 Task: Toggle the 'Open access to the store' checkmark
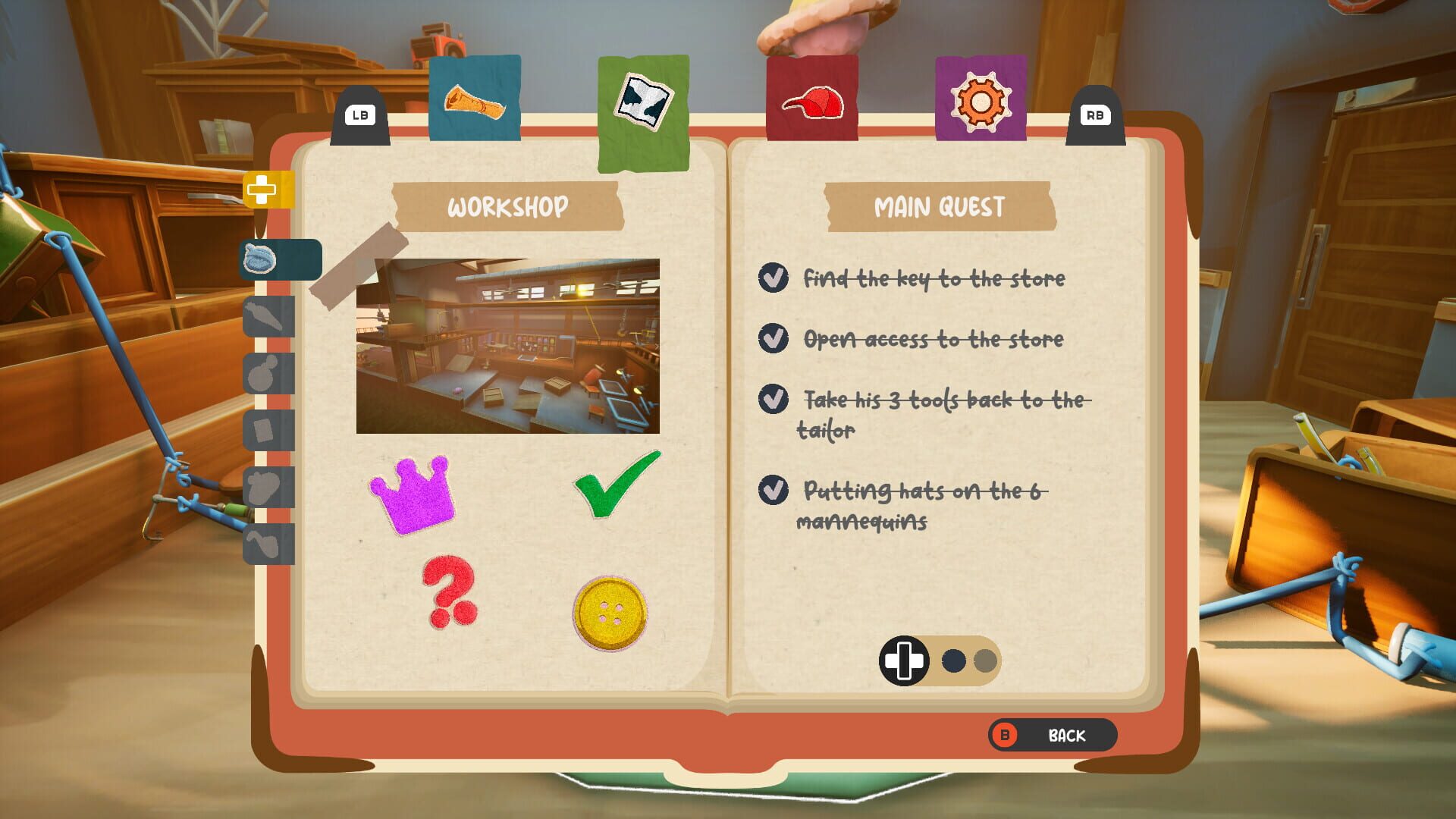tap(772, 340)
